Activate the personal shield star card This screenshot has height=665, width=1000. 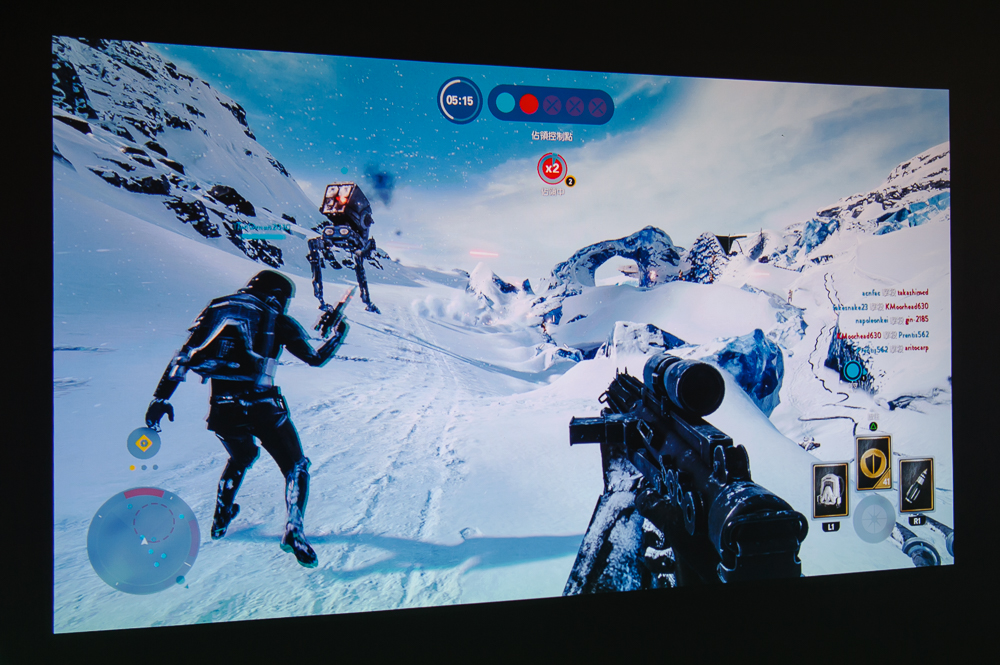click(873, 462)
